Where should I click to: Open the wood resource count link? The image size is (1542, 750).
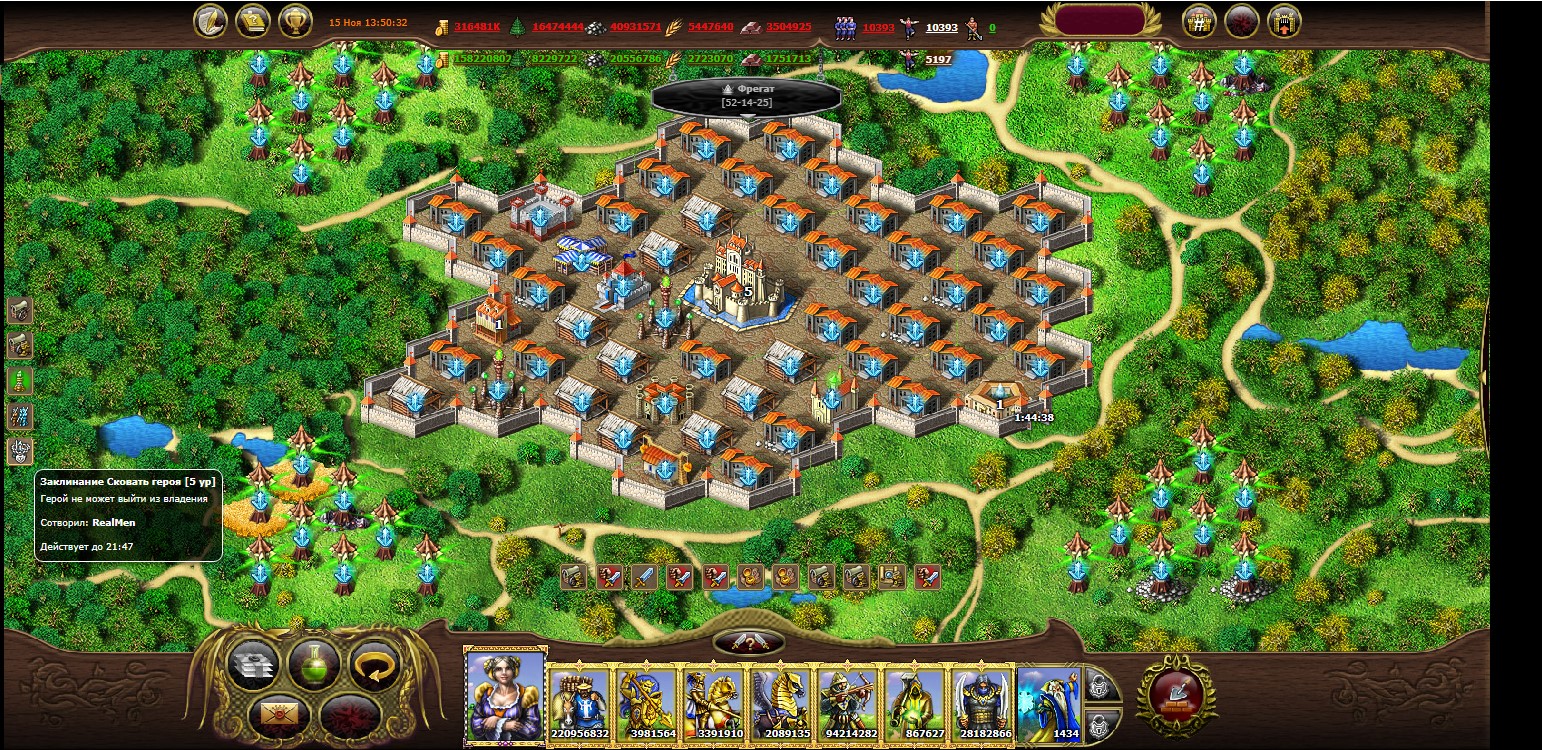click(x=557, y=27)
